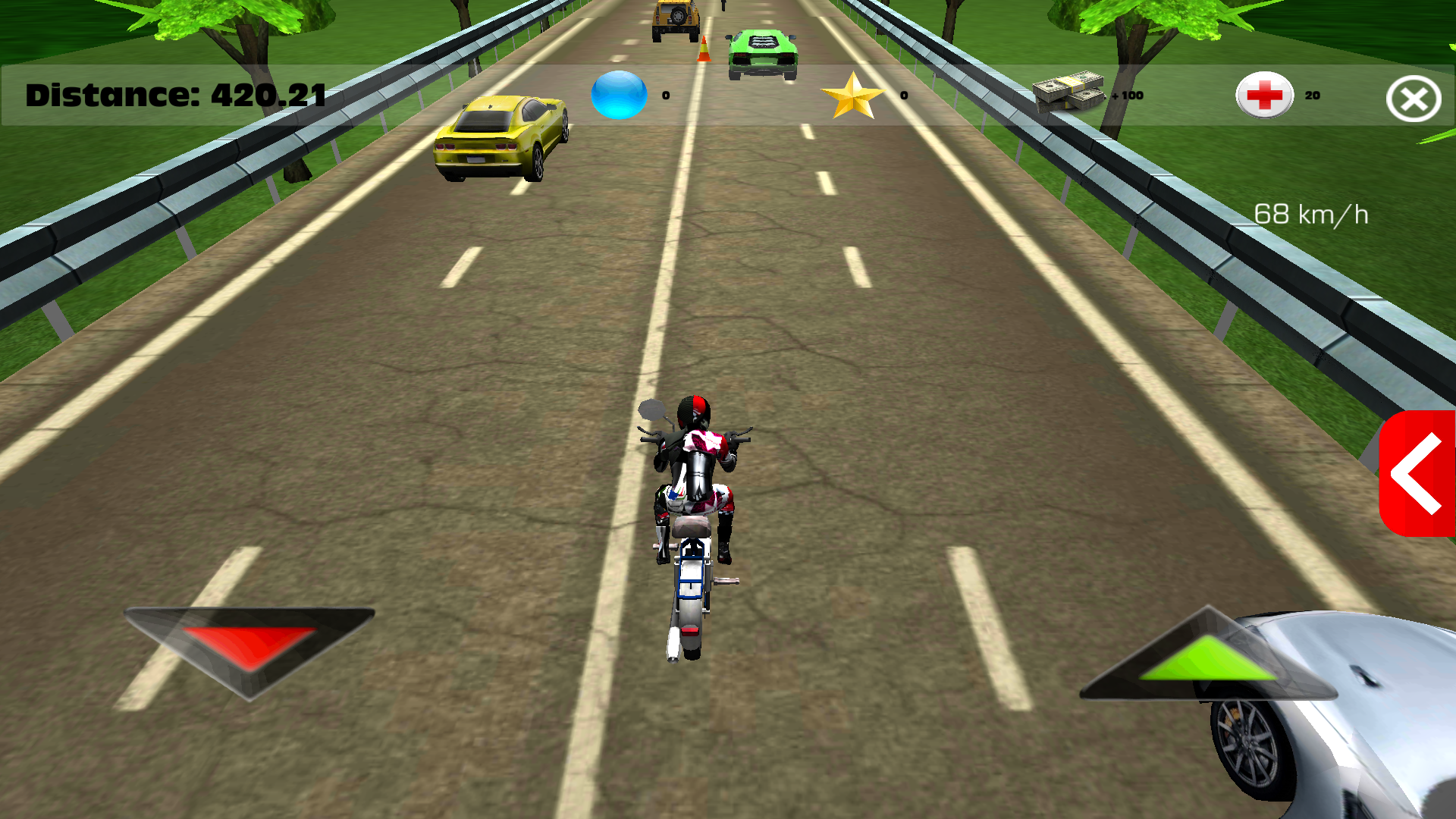Open the pause menu with X button
This screenshot has height=819, width=1456.
point(1412,98)
